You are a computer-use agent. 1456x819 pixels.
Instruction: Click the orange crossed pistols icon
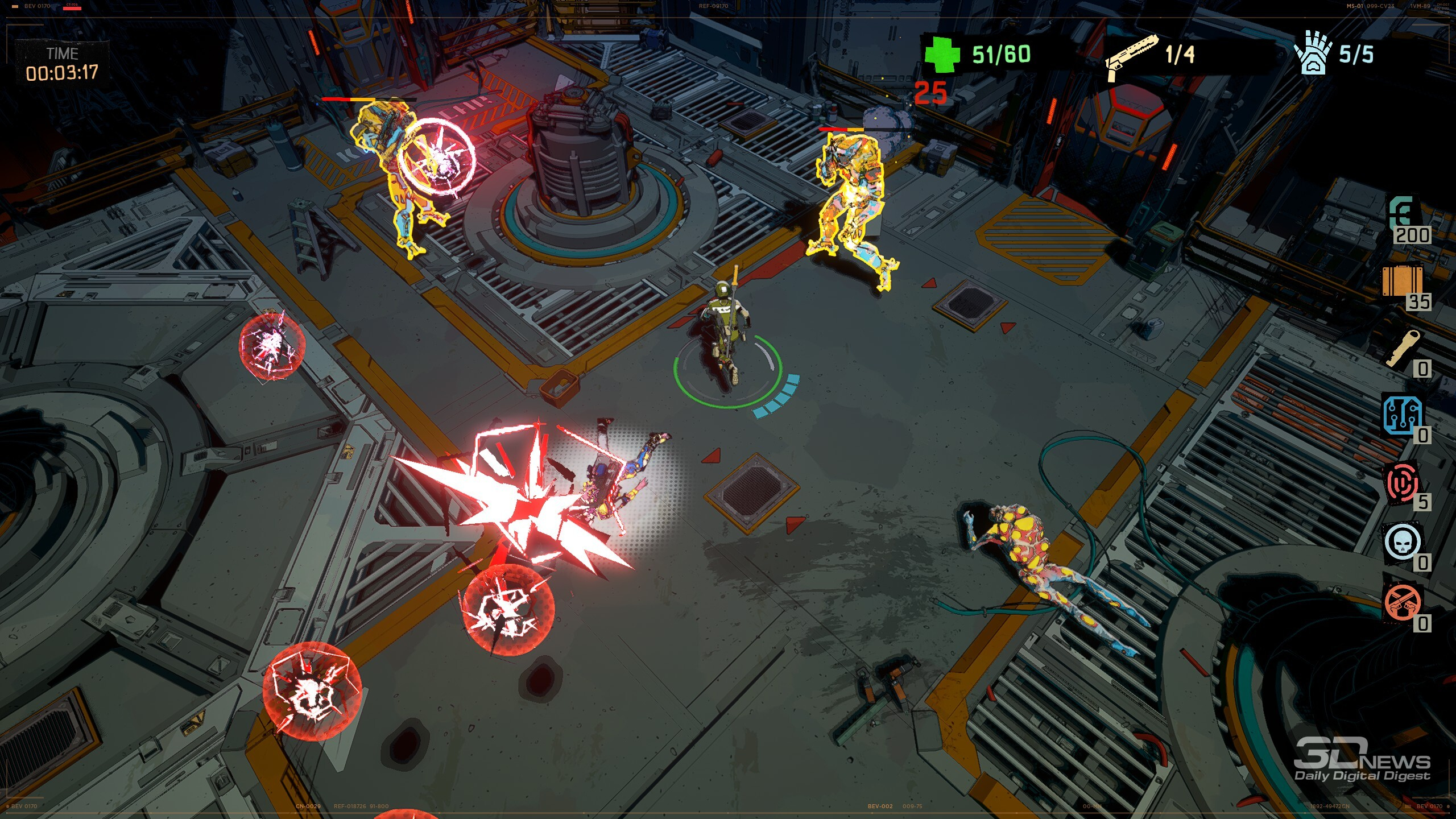[1402, 603]
